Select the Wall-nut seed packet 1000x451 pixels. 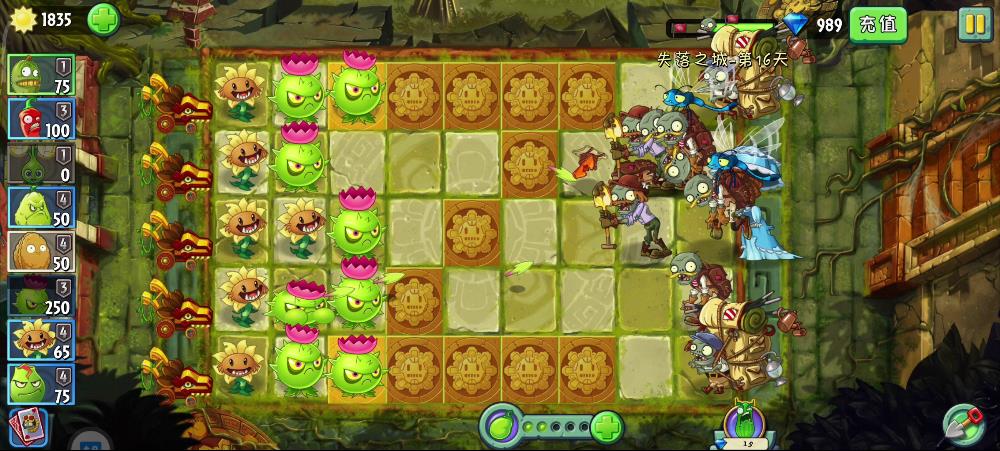(40, 251)
